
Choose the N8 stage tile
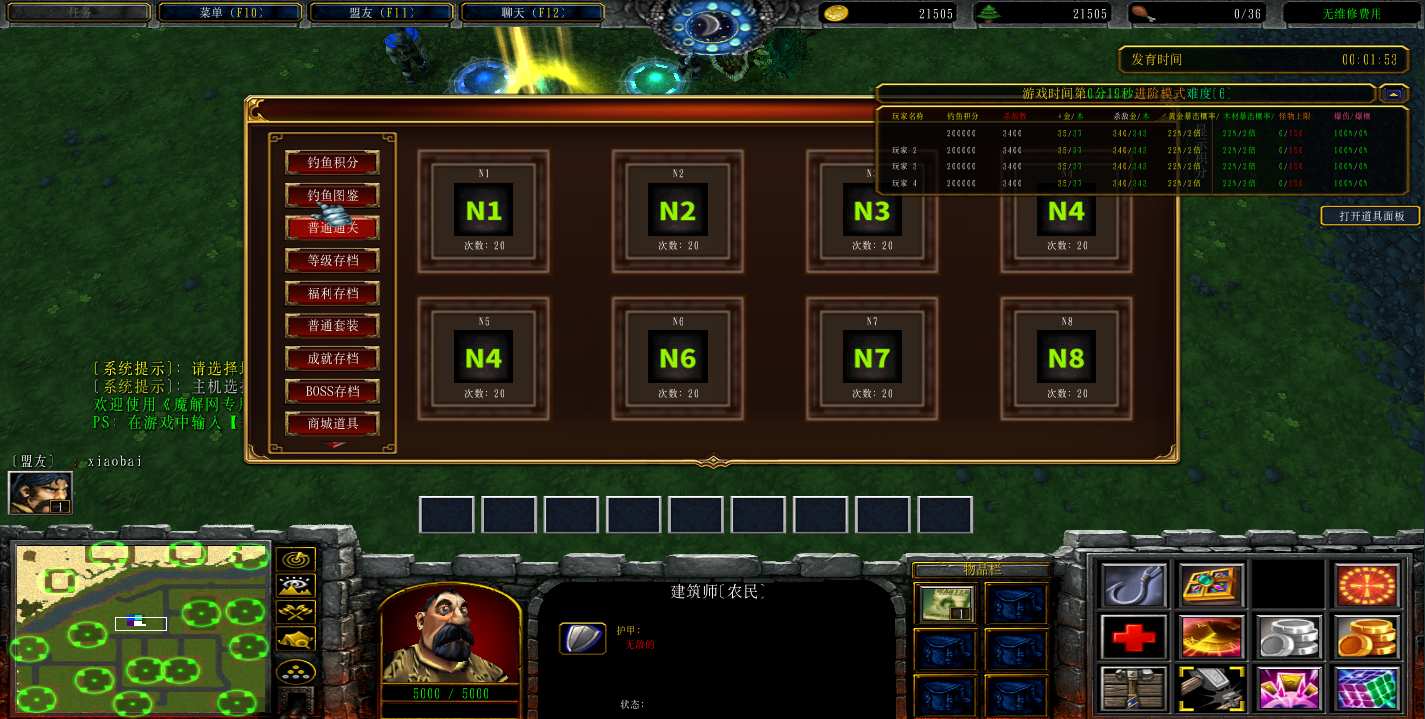click(1066, 357)
